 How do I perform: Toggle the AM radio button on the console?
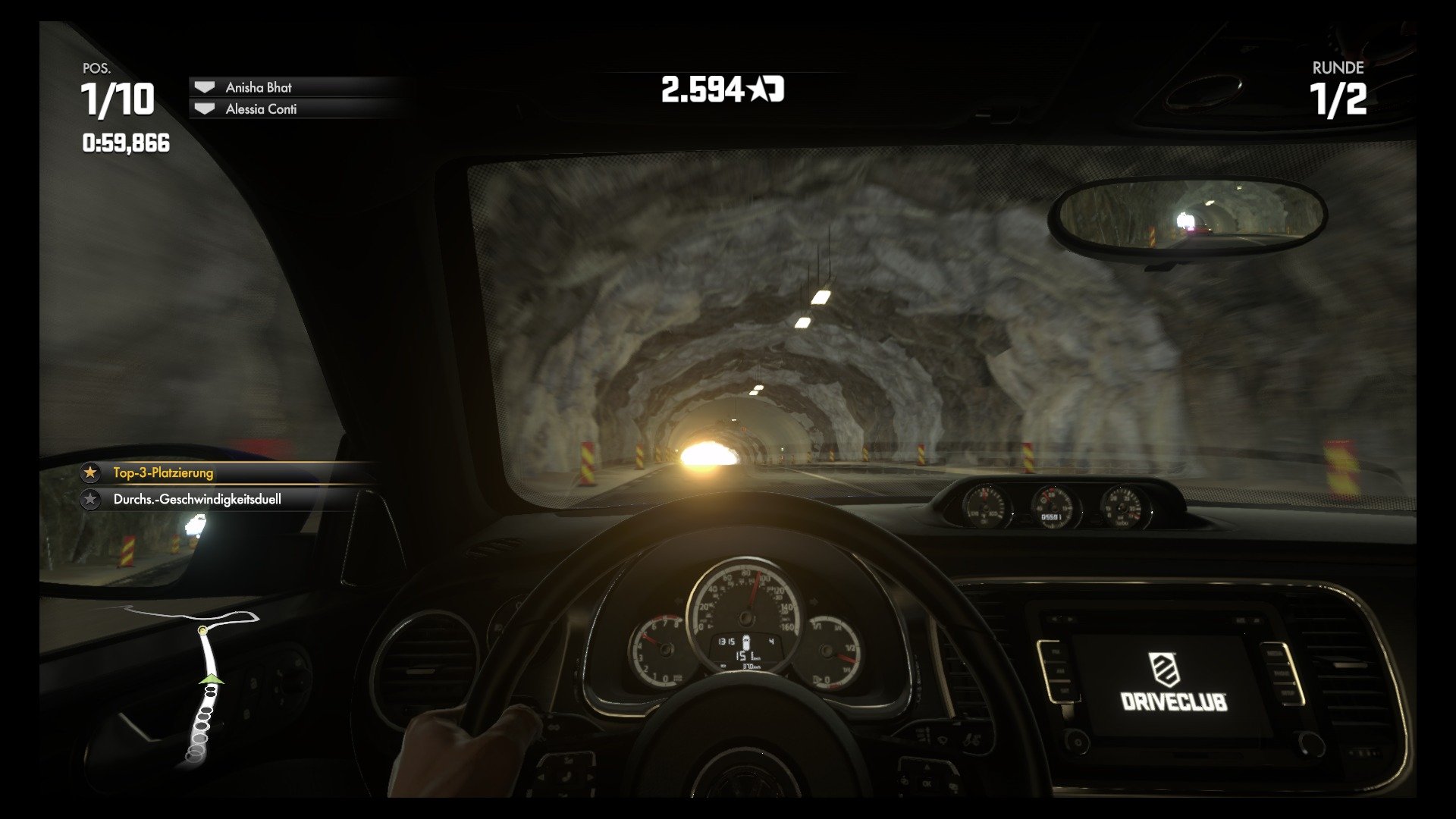(x=1060, y=672)
